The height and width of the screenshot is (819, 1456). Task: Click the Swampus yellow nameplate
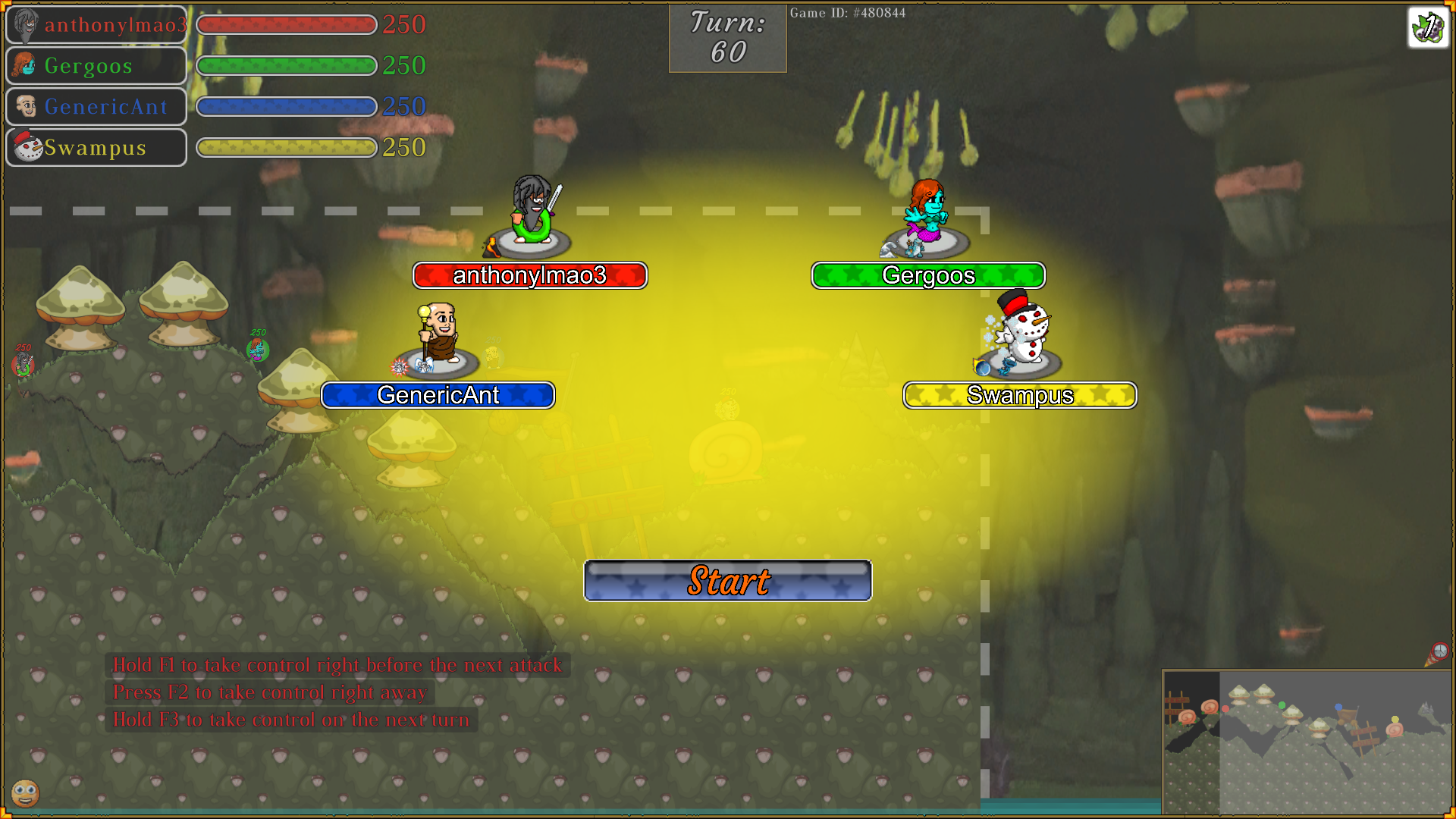point(1019,394)
